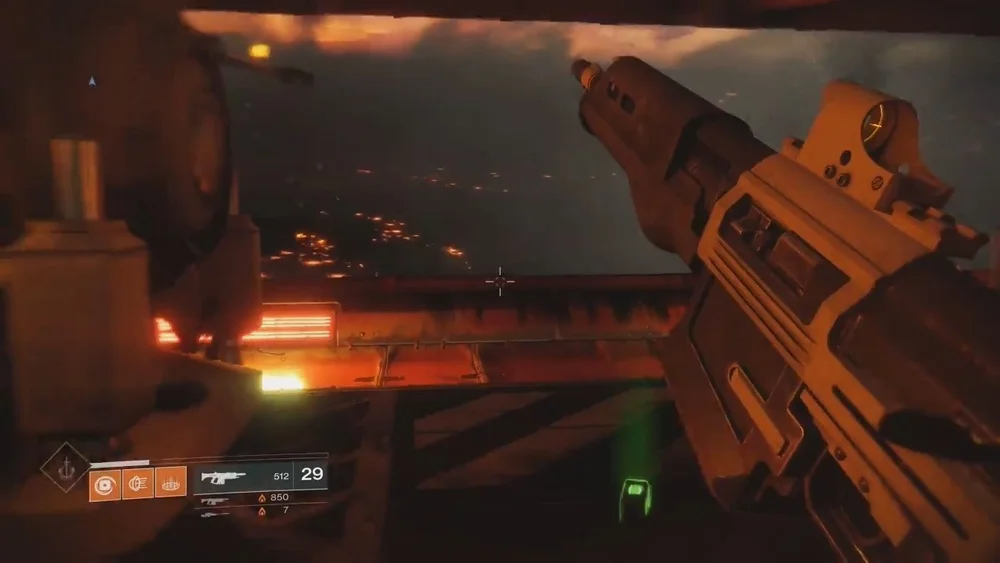
Task: Trigger the class ability rift icon
Action: pos(171,484)
